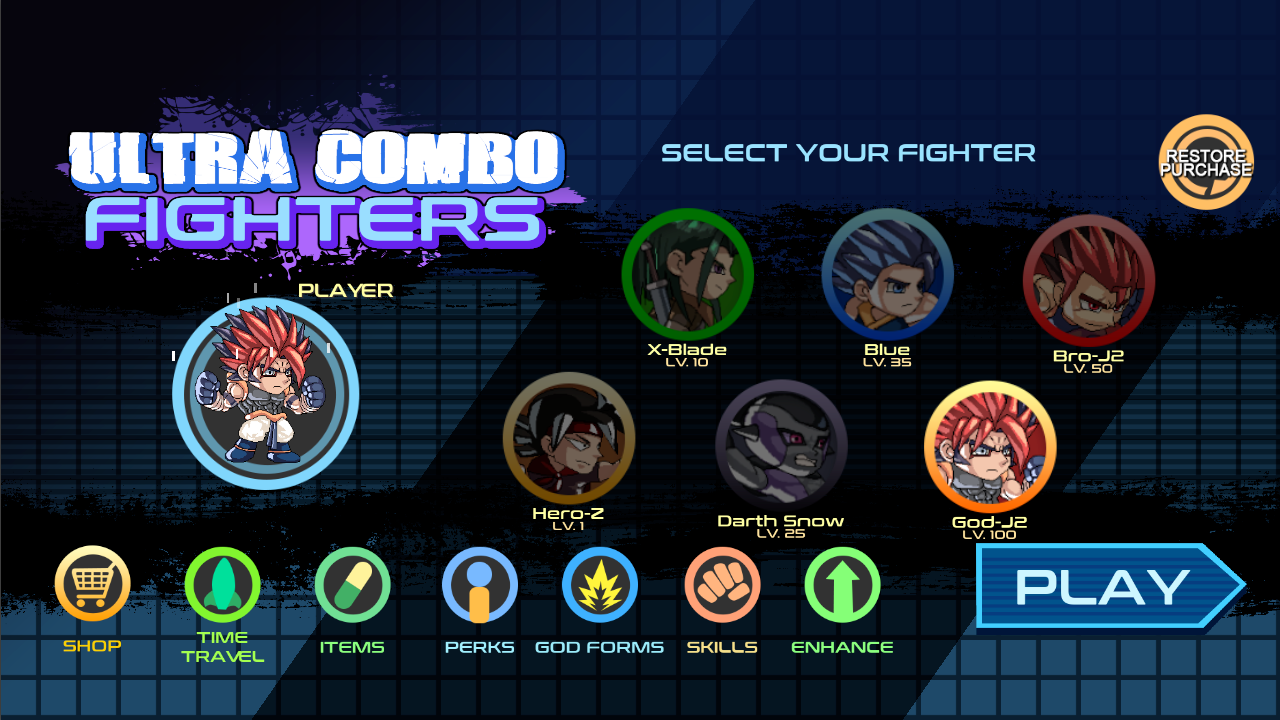Screen dimensions: 1280x720
Task: Select fighter Bro-J2 level 50
Action: tap(1090, 280)
